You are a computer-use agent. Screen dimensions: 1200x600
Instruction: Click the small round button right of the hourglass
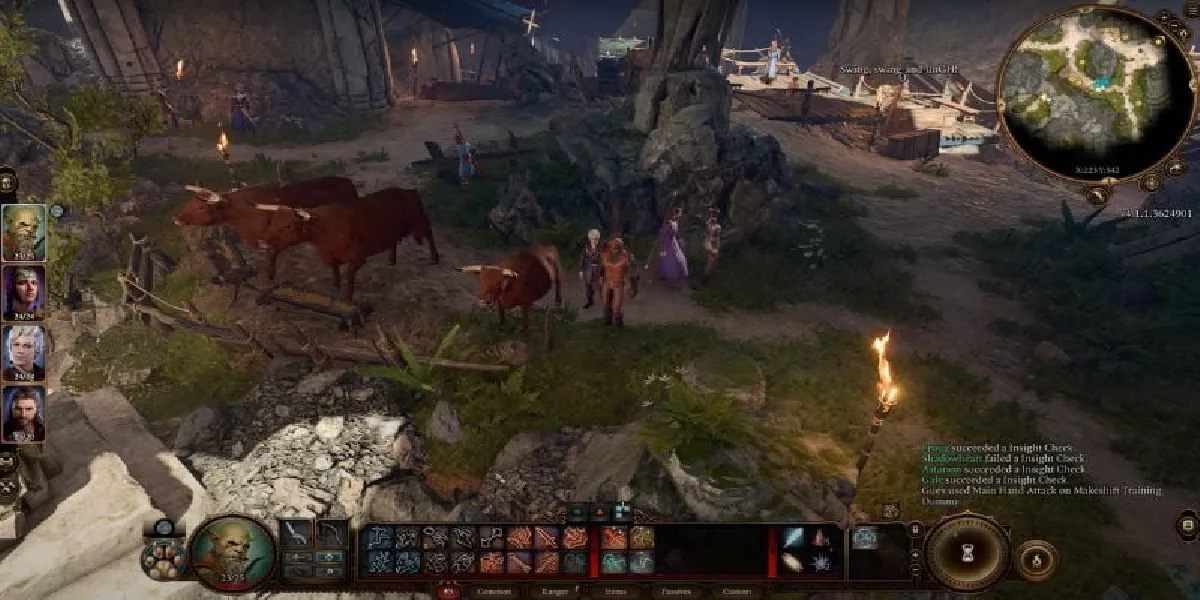pyautogui.click(x=1035, y=560)
